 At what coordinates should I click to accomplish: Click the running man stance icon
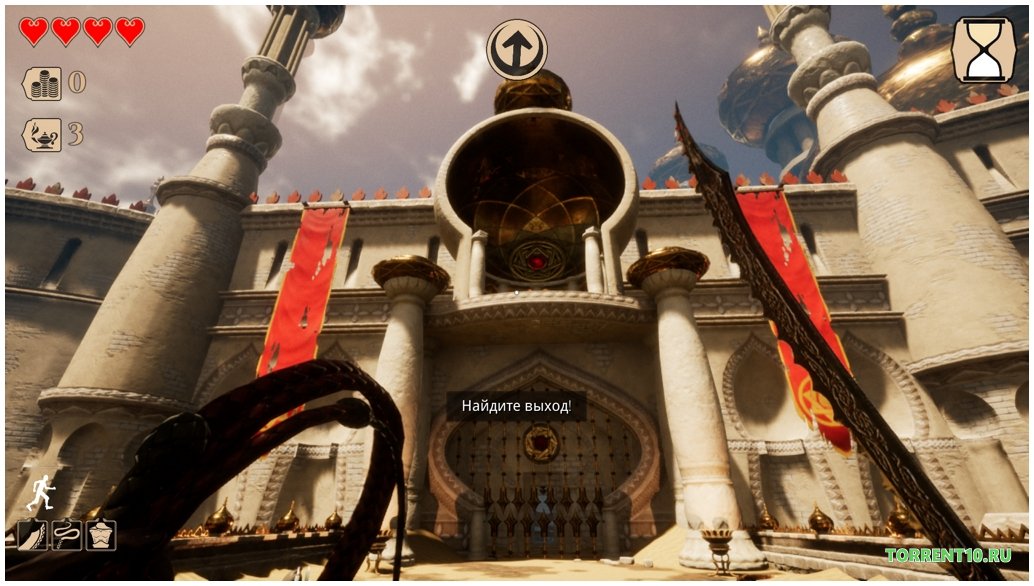click(40, 492)
